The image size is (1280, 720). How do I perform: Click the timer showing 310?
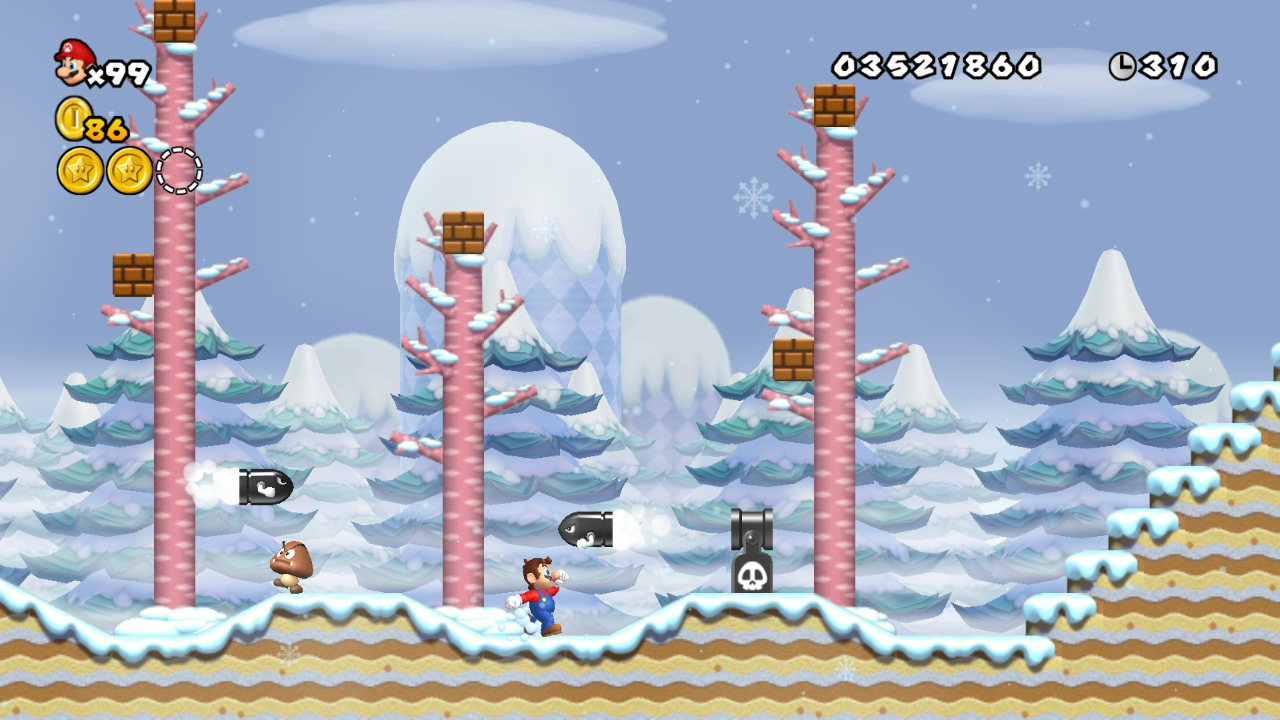pos(1180,63)
